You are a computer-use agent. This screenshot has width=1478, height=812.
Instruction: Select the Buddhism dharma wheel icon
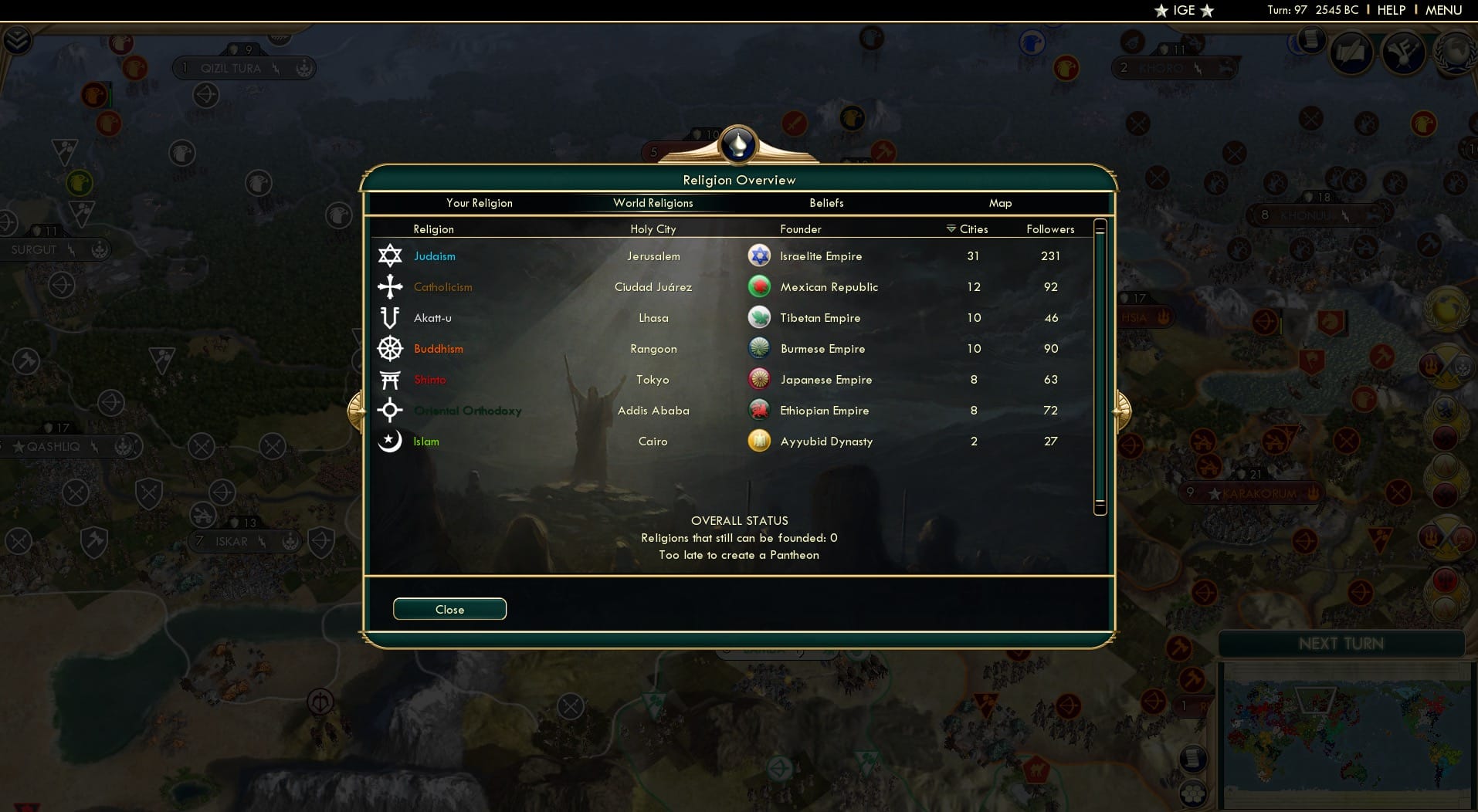point(390,348)
